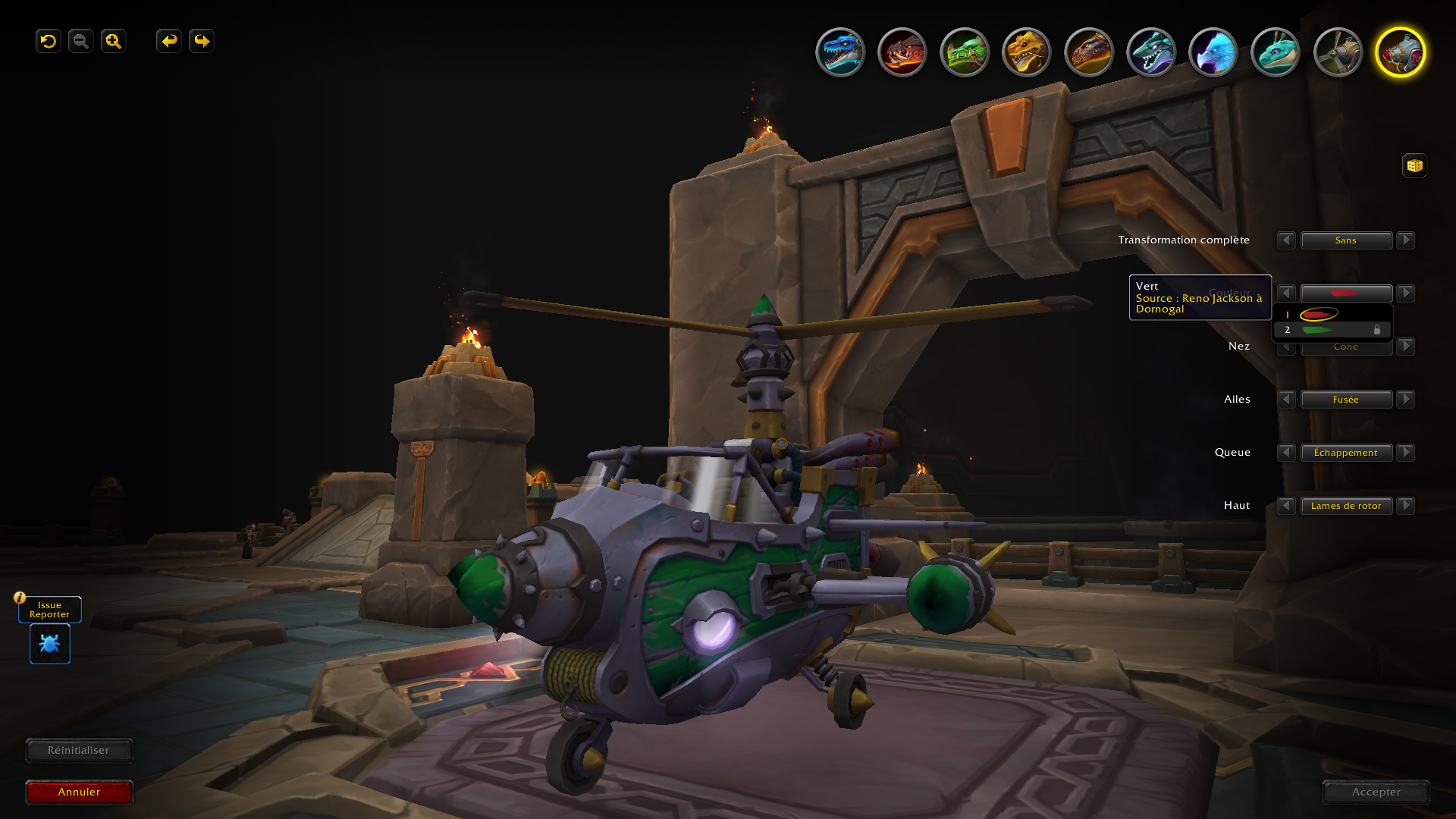The image size is (1456, 819).
Task: Choose the golden dragon portrait
Action: [x=1027, y=52]
